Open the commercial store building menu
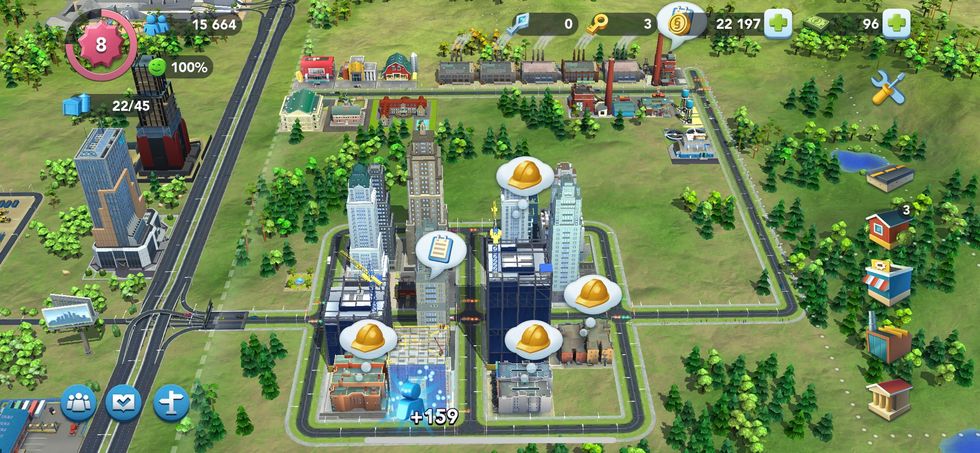The height and width of the screenshot is (453, 980). 887,283
